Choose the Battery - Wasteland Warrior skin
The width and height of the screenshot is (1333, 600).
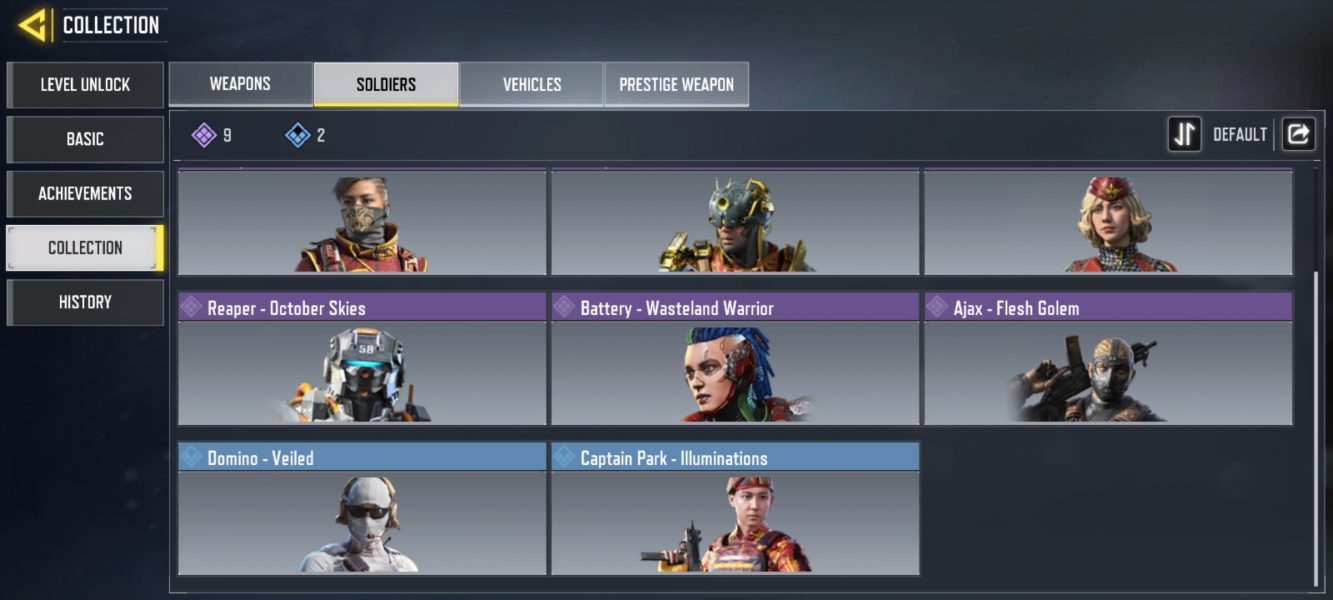735,360
